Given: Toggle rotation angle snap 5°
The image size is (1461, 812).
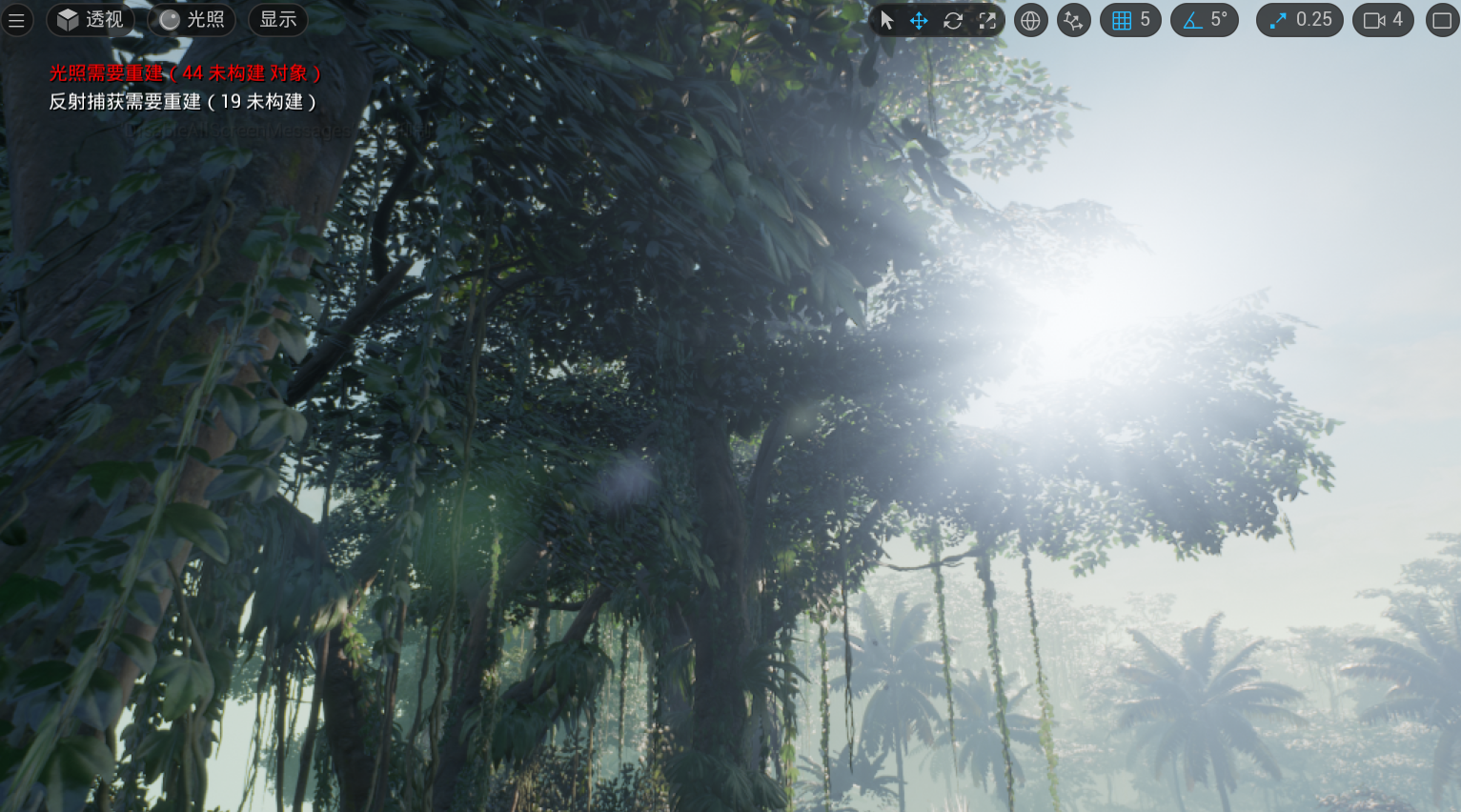Looking at the screenshot, I should (x=1205, y=20).
